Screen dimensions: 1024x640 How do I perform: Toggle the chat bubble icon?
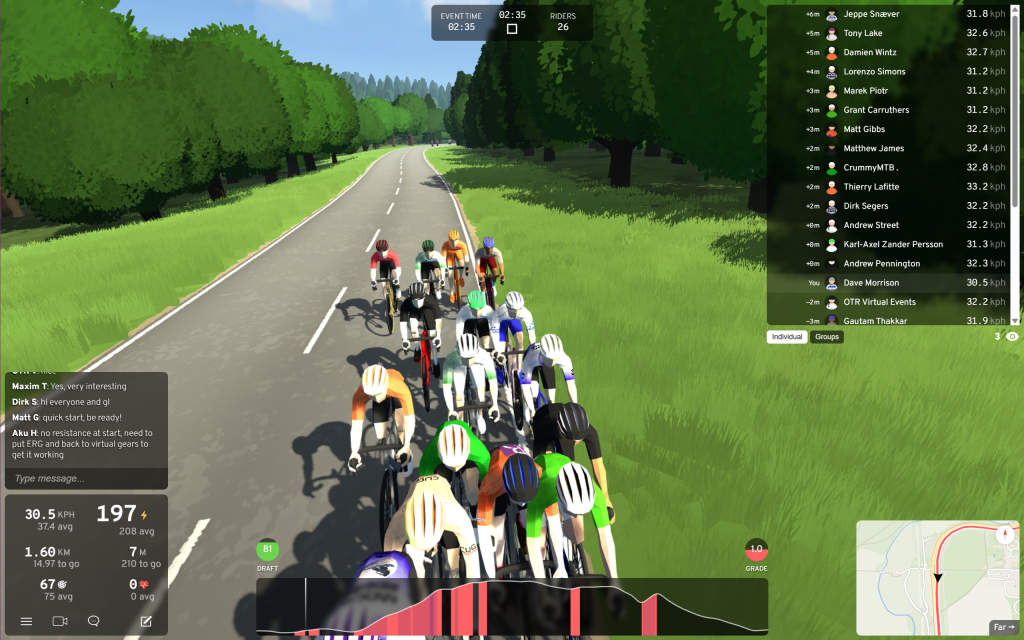click(x=94, y=621)
